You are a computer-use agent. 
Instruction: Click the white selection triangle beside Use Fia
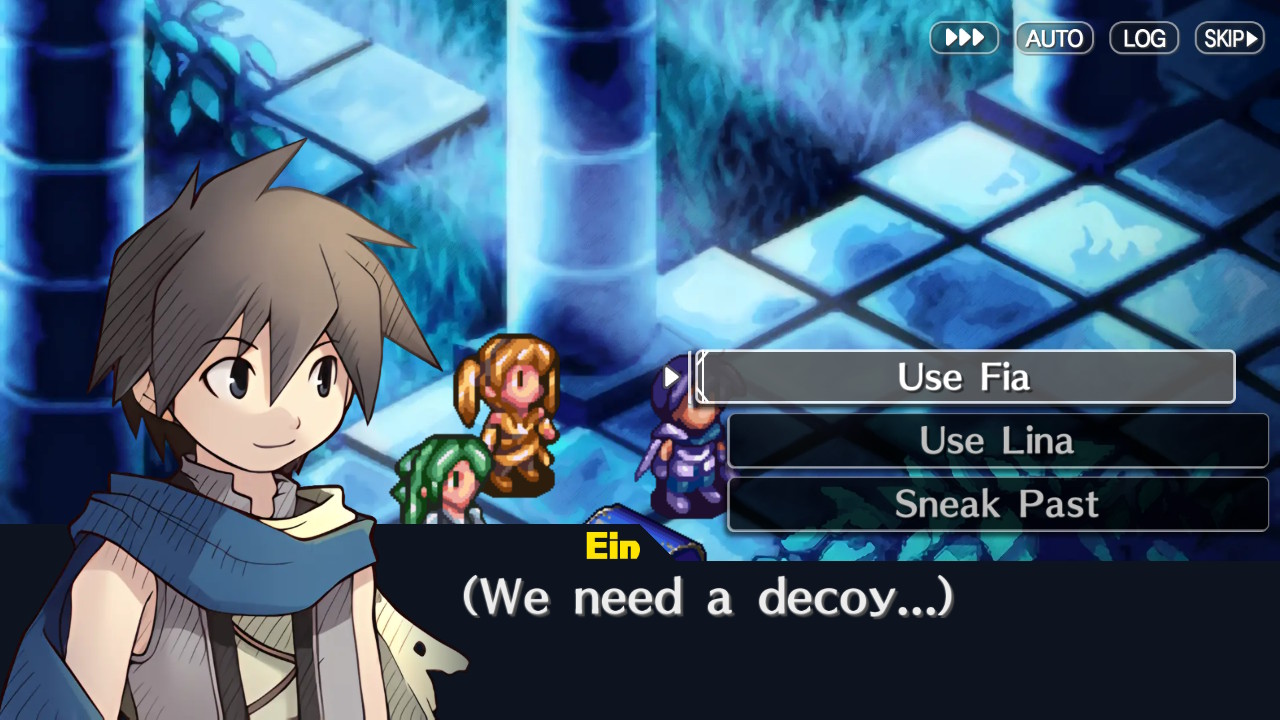(672, 377)
